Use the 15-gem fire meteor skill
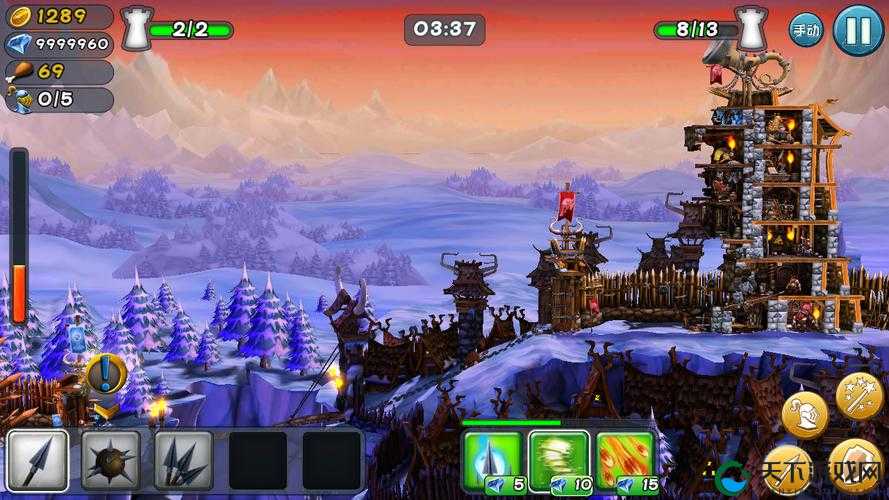The image size is (889, 500). tap(625, 461)
